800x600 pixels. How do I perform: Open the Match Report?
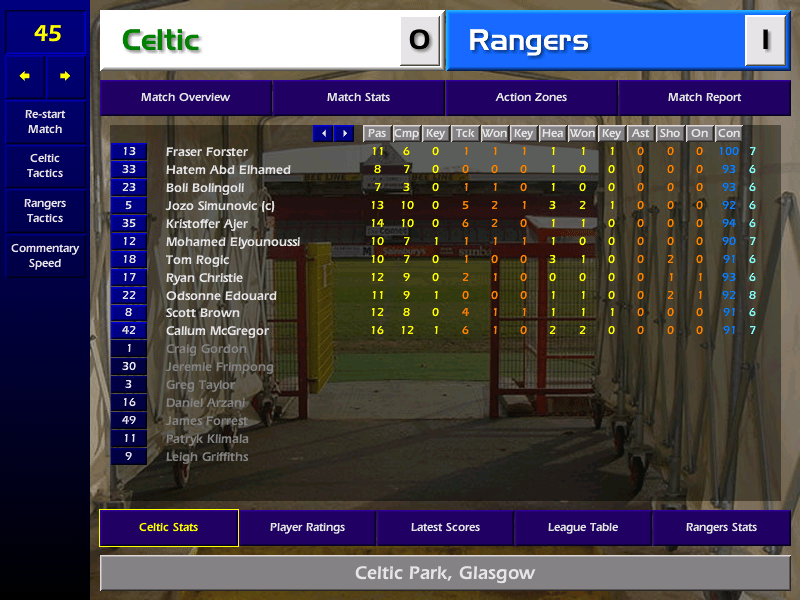[x=704, y=98]
